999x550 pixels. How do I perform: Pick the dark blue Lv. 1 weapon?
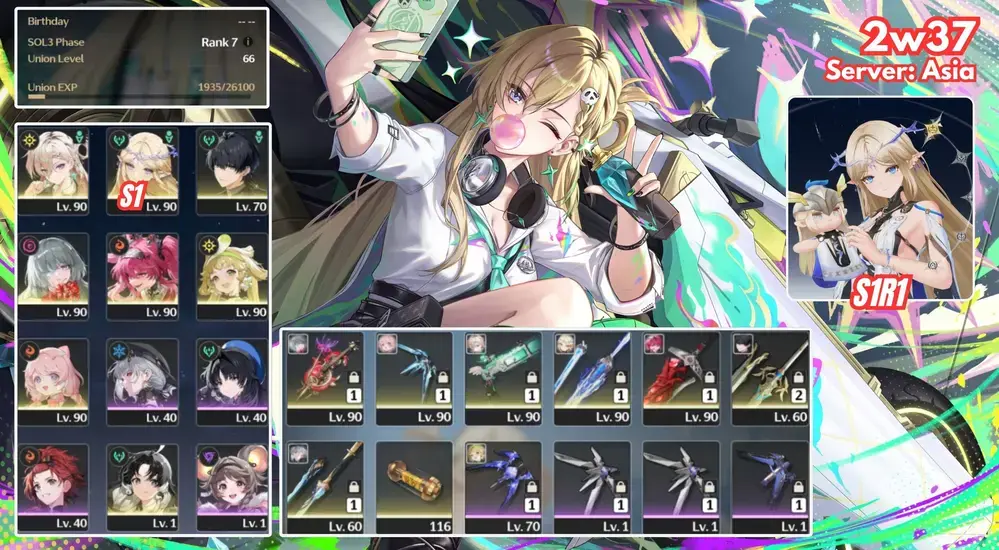(769, 480)
